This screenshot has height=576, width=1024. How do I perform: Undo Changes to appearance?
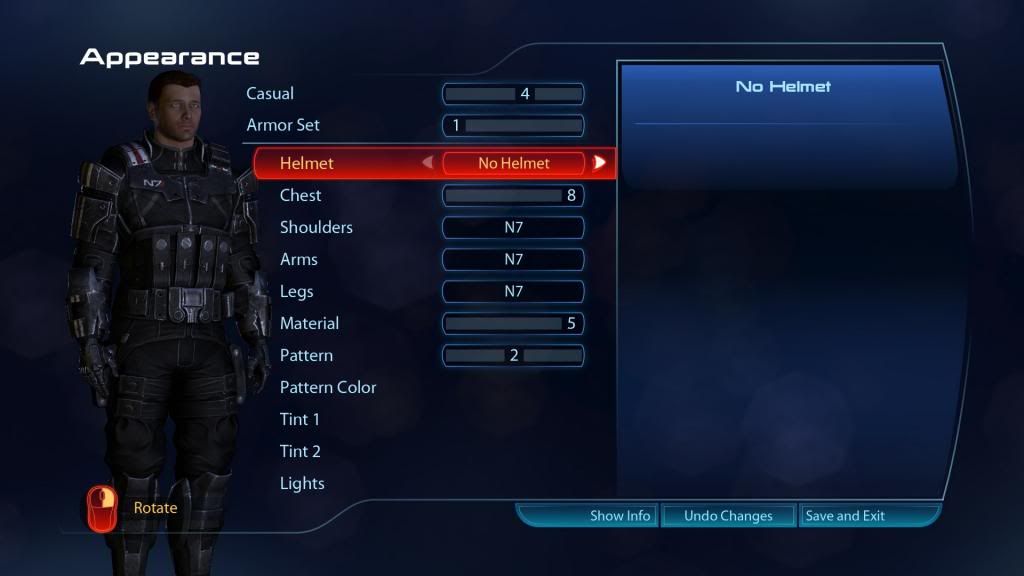[x=728, y=516]
